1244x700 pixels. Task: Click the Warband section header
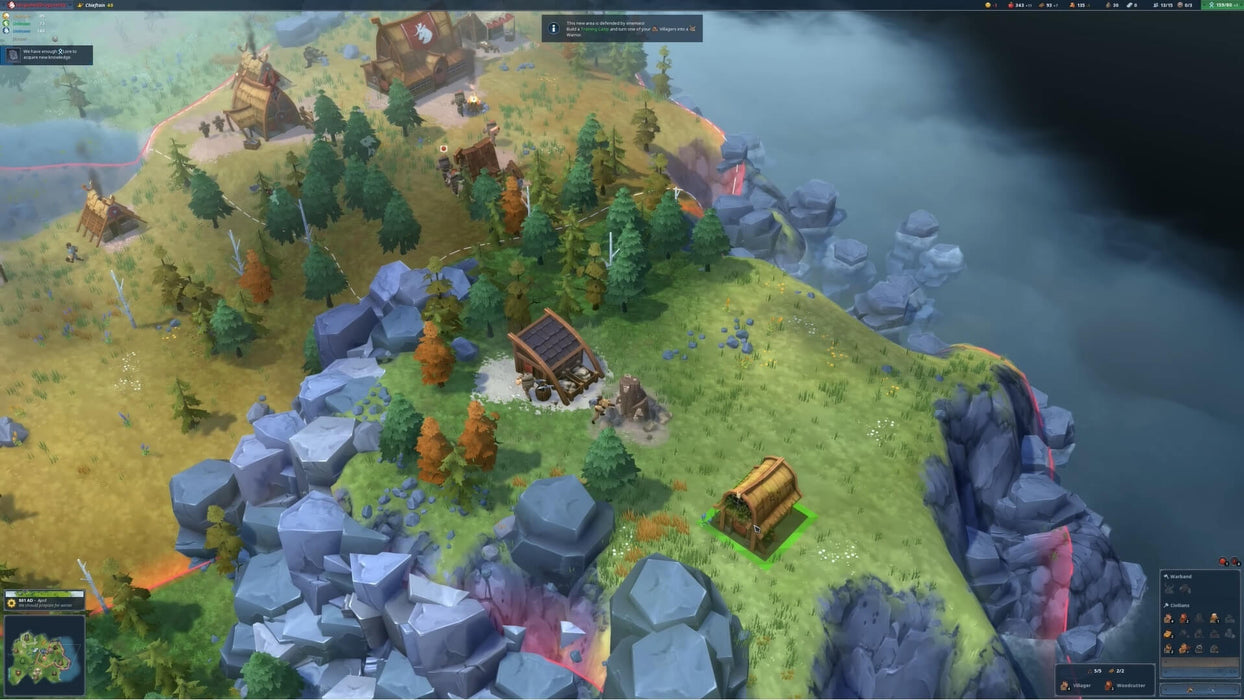pyautogui.click(x=1180, y=577)
